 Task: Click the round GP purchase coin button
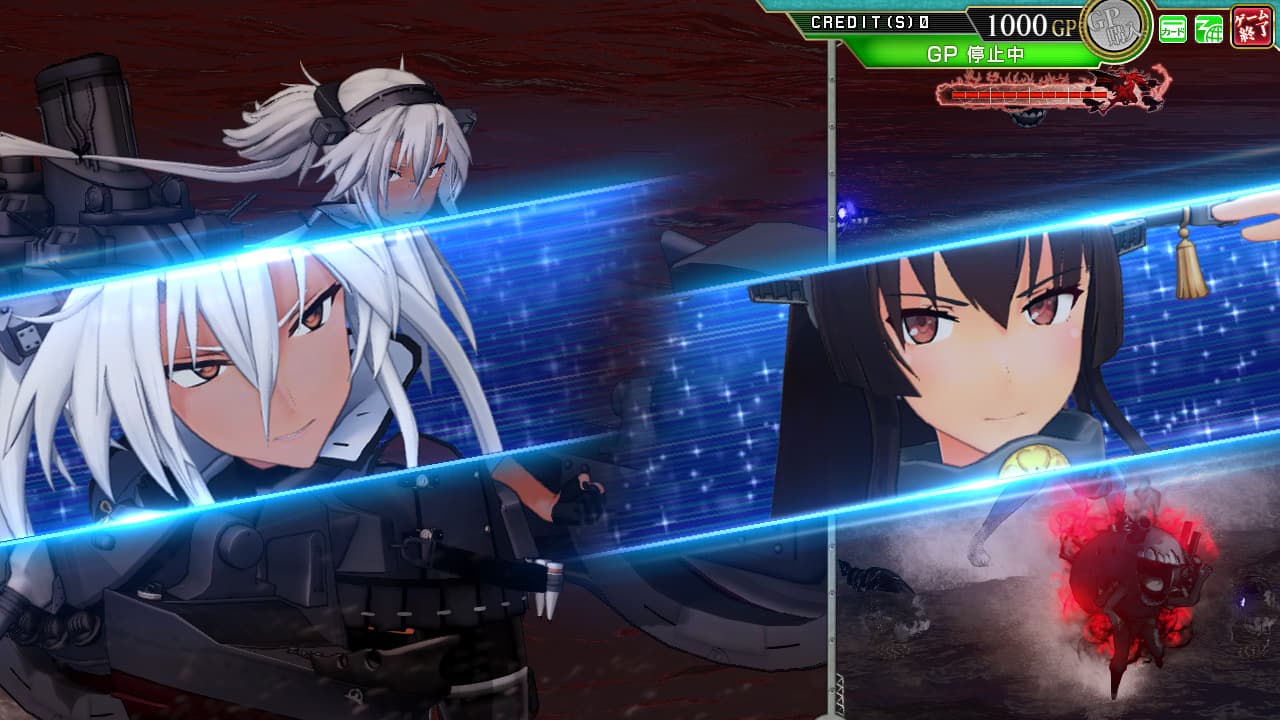point(1116,27)
